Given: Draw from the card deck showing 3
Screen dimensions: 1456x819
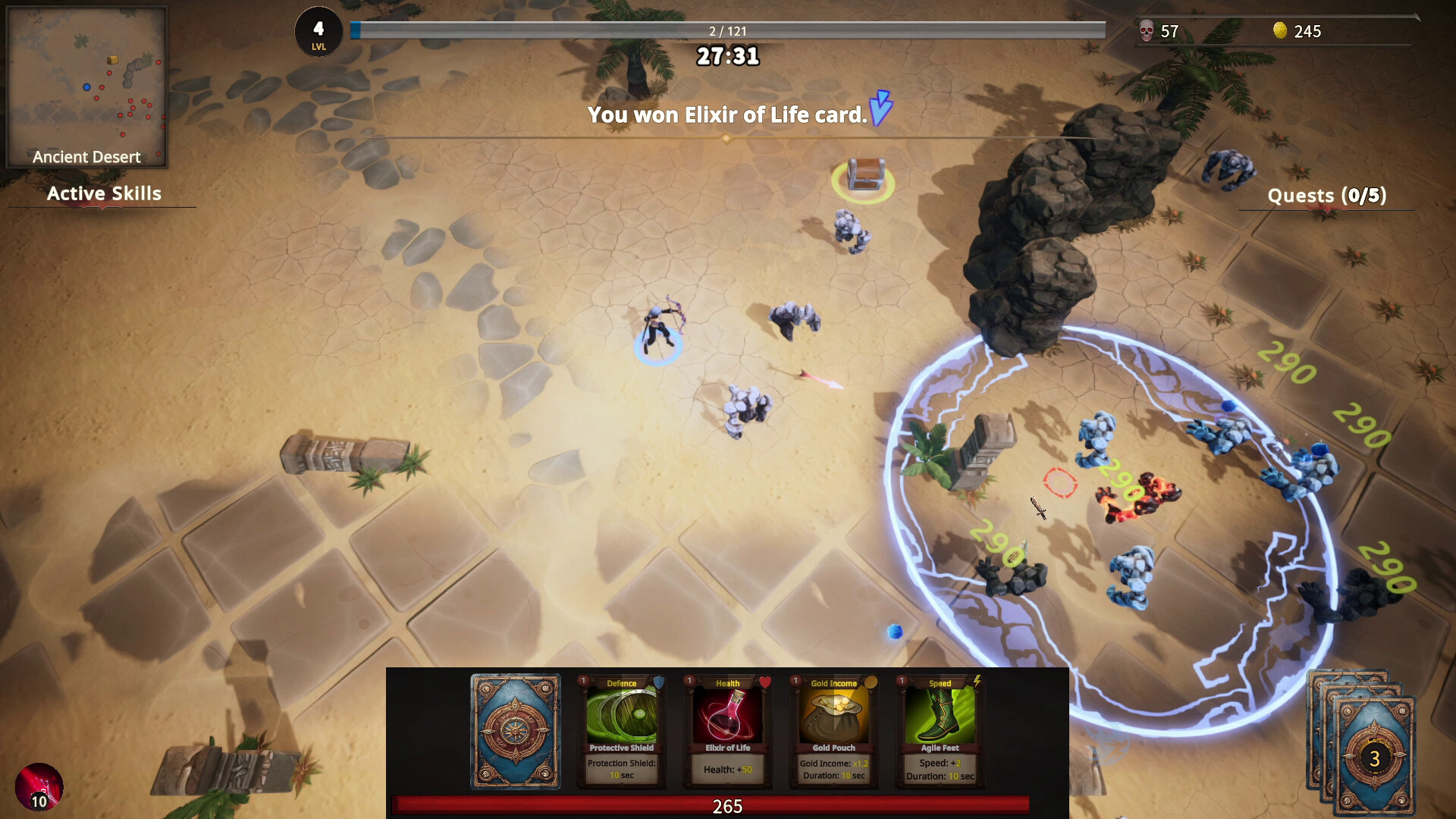Looking at the screenshot, I should pos(1373,756).
